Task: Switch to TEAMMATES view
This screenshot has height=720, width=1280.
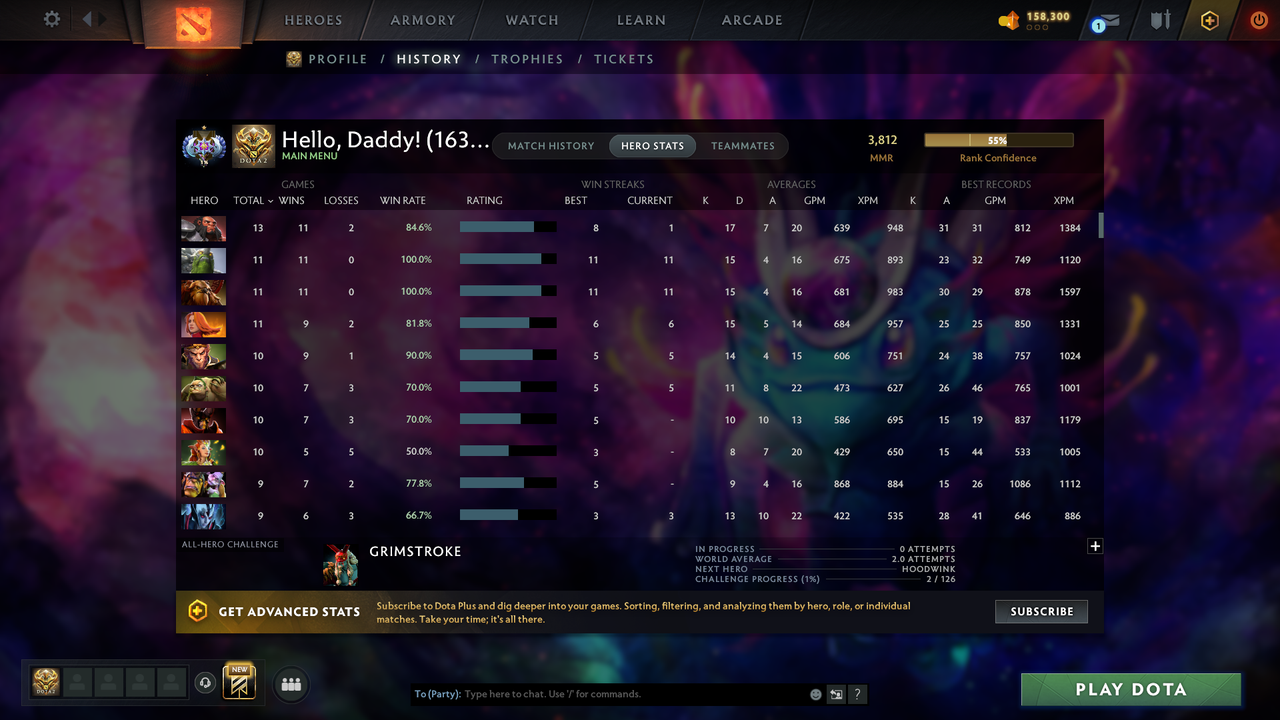Action: pyautogui.click(x=742, y=145)
